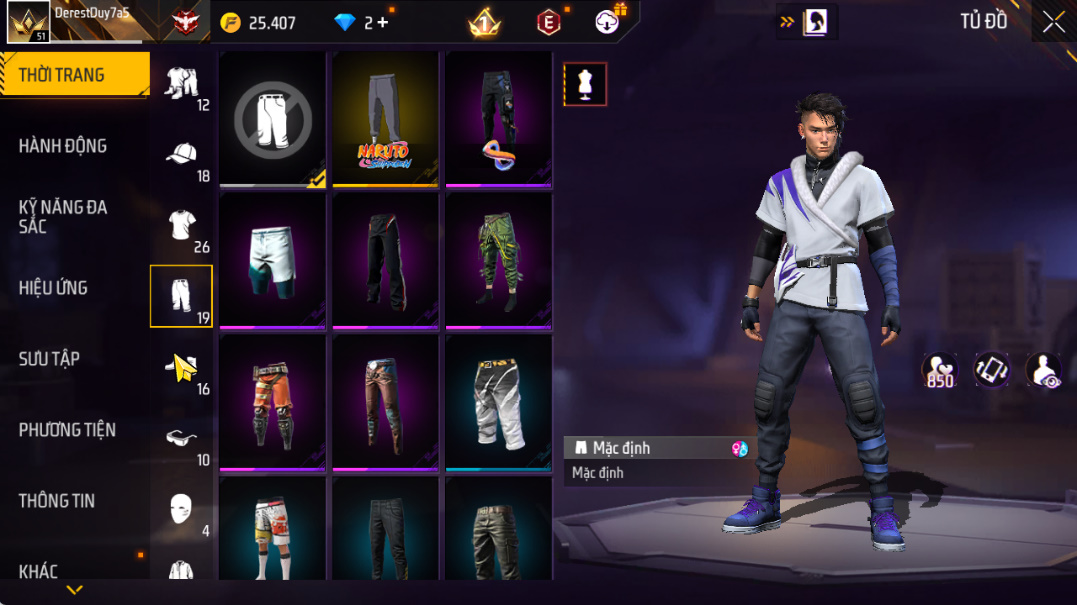
Task: Open the Kỹ Năng Đa Sắc tab
Action: coord(62,216)
